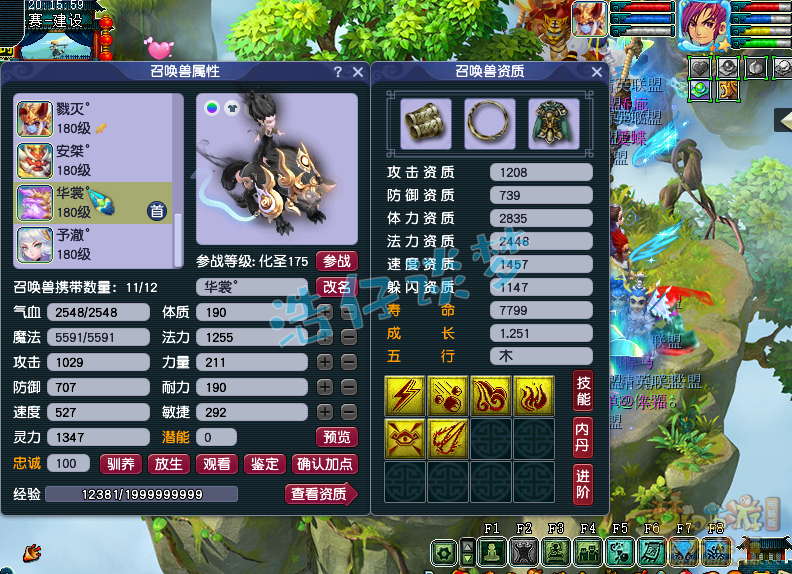Switch to the 进阶 tab

click(x=584, y=483)
